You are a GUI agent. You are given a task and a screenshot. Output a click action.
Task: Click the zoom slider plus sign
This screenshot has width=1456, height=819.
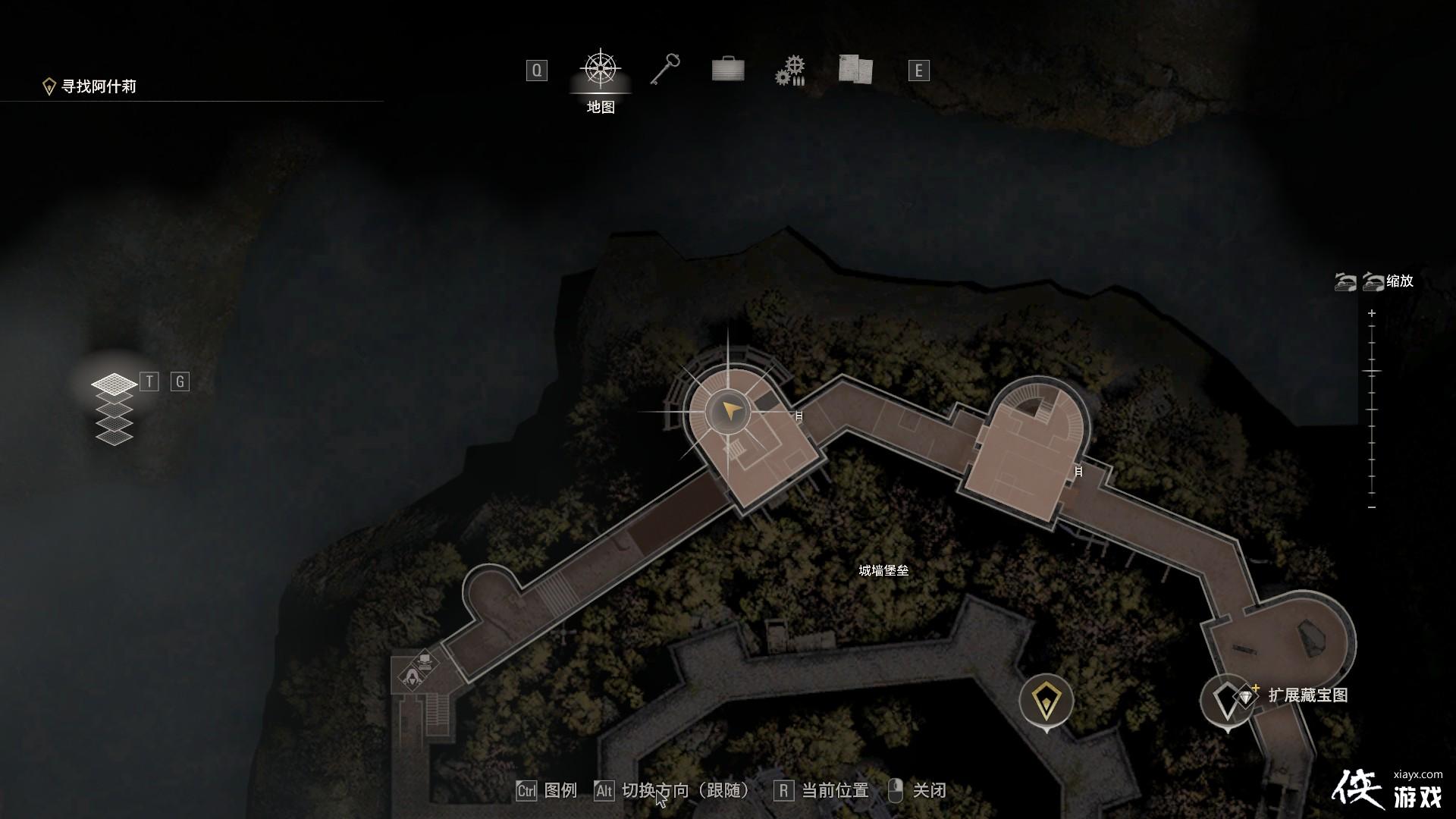[1372, 313]
